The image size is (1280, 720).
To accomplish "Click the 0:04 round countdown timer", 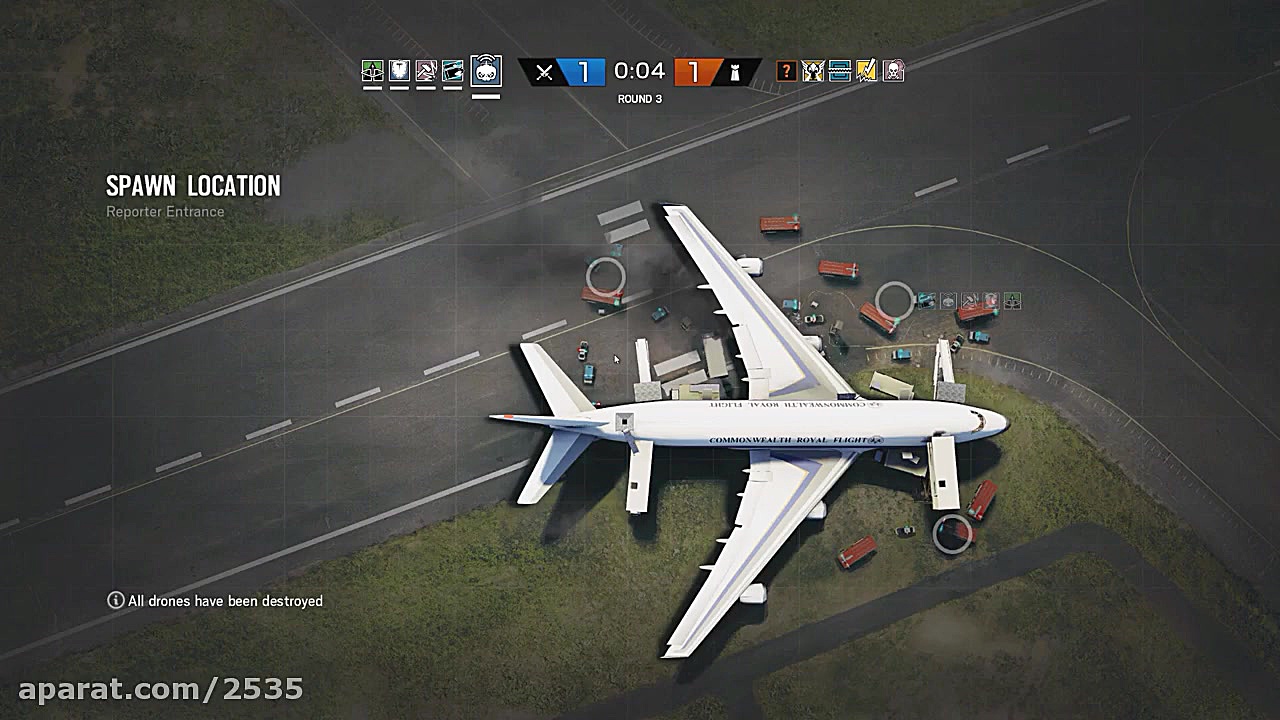I will pos(640,71).
